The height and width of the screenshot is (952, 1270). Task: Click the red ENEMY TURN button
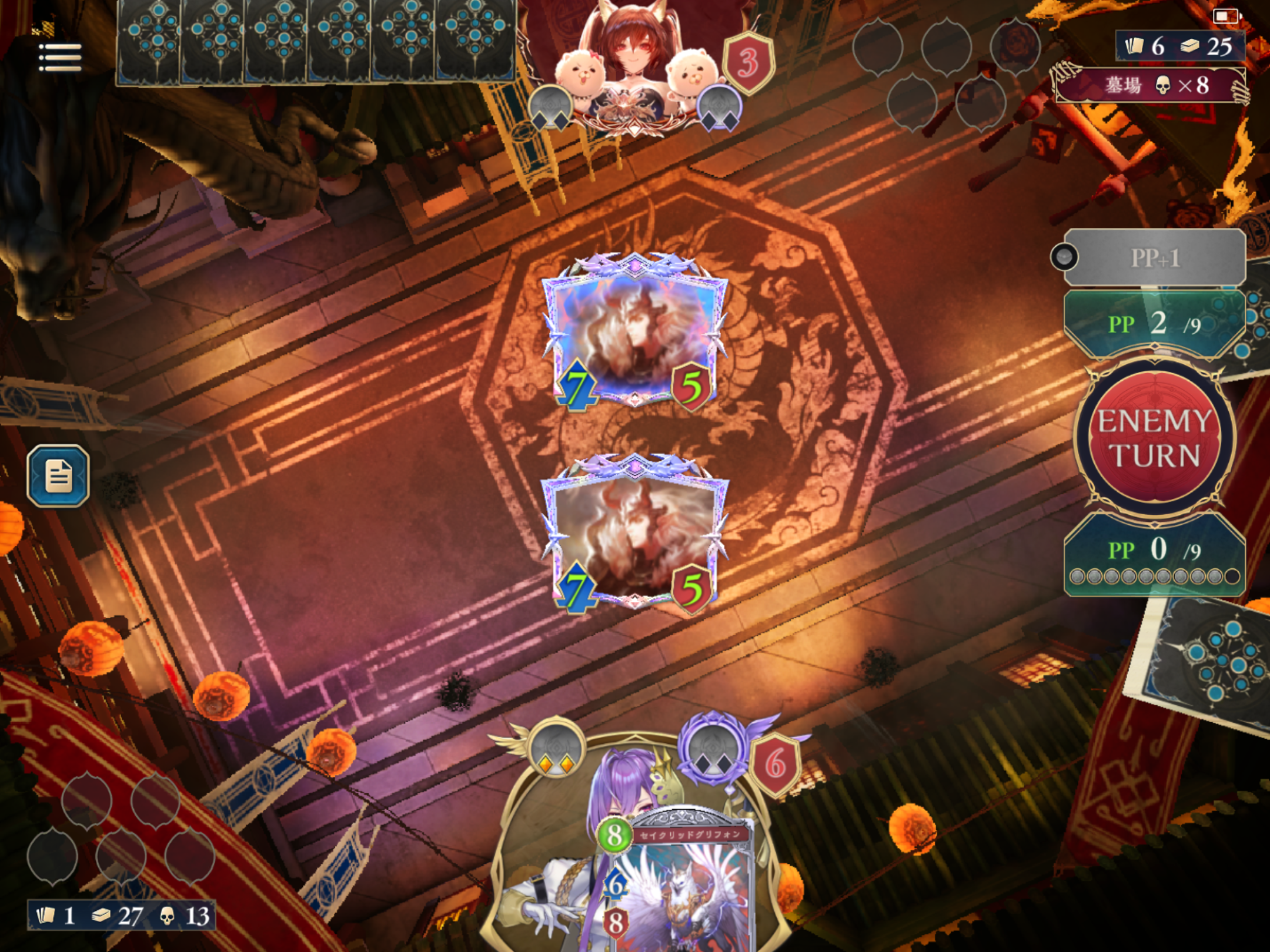tap(1154, 438)
